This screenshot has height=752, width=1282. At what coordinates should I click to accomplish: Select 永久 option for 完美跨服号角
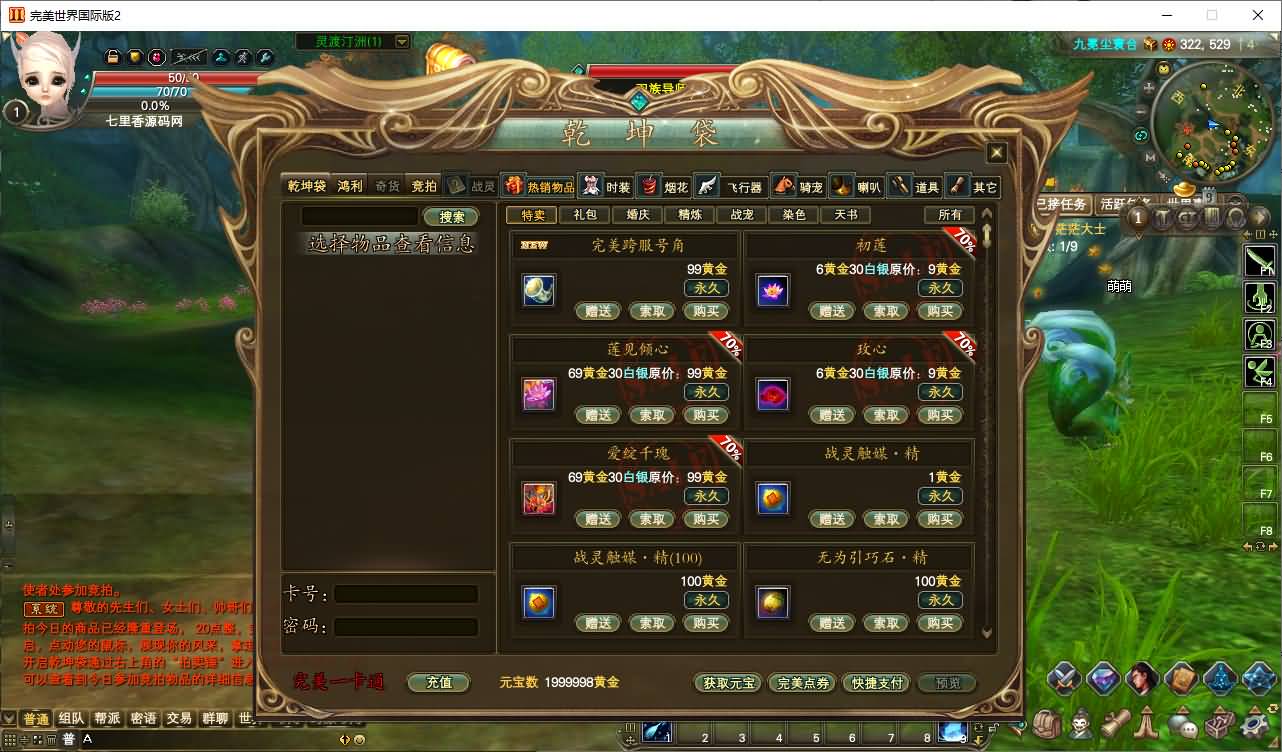(706, 287)
